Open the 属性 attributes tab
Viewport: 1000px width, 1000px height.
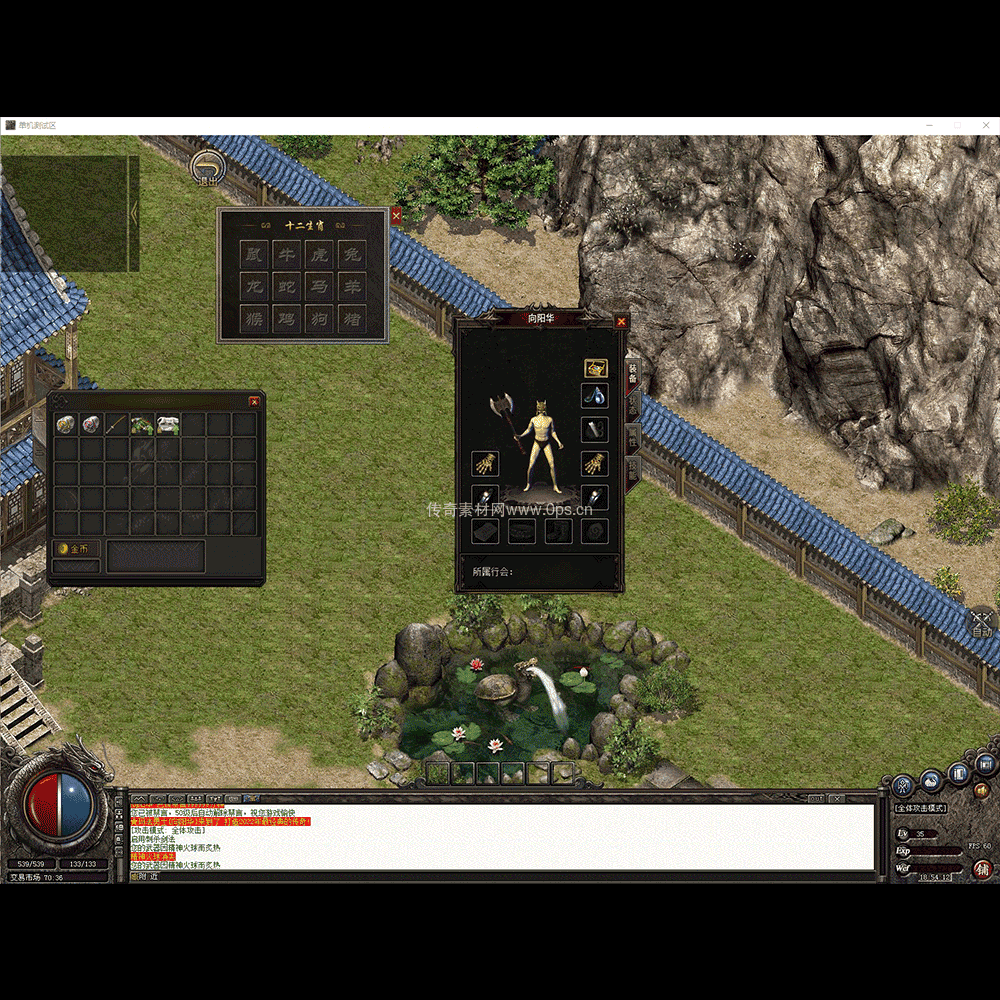pos(632,438)
